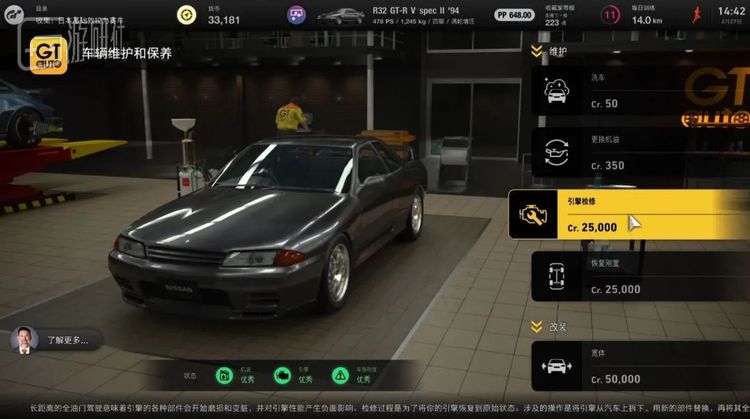Screen dimensions: 750x419
Task: Select the engine overhaul entry priced Cr. 25,000
Action: click(x=628, y=215)
